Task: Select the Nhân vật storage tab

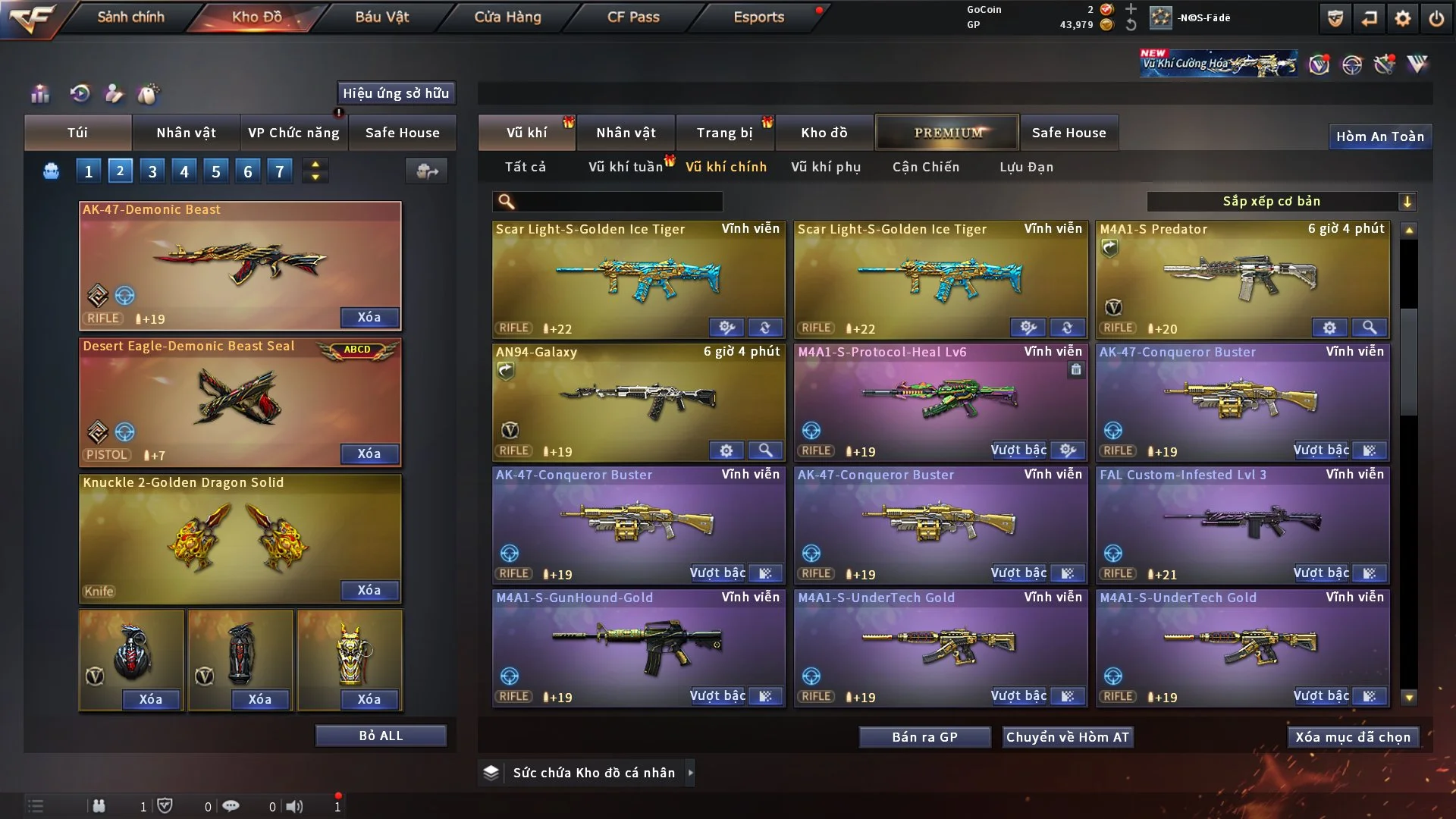Action: (x=626, y=133)
